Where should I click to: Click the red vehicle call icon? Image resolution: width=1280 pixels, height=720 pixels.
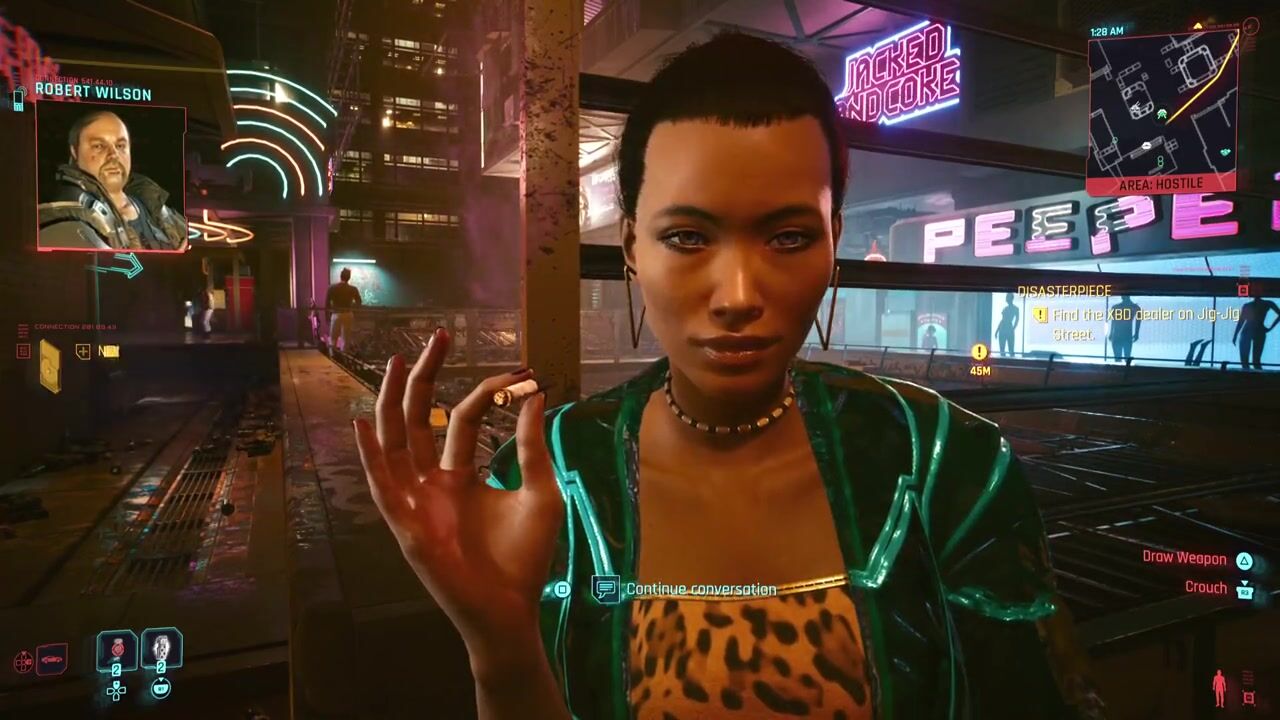(x=51, y=660)
